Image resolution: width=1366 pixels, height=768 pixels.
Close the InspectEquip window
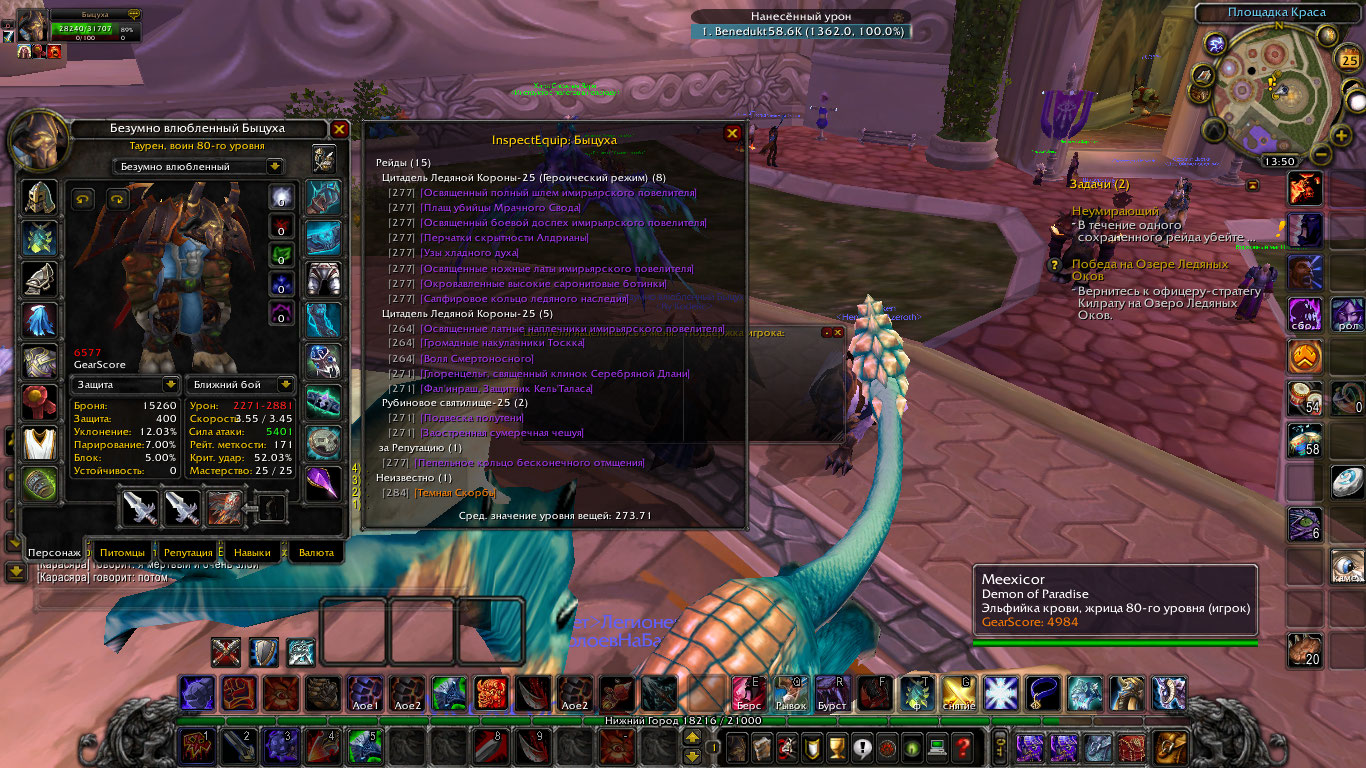click(732, 133)
